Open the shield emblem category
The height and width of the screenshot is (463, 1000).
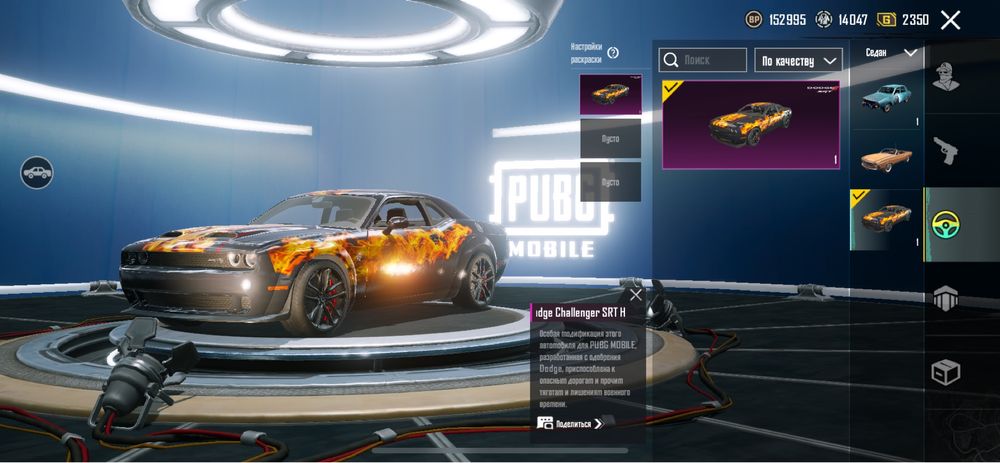[946, 298]
